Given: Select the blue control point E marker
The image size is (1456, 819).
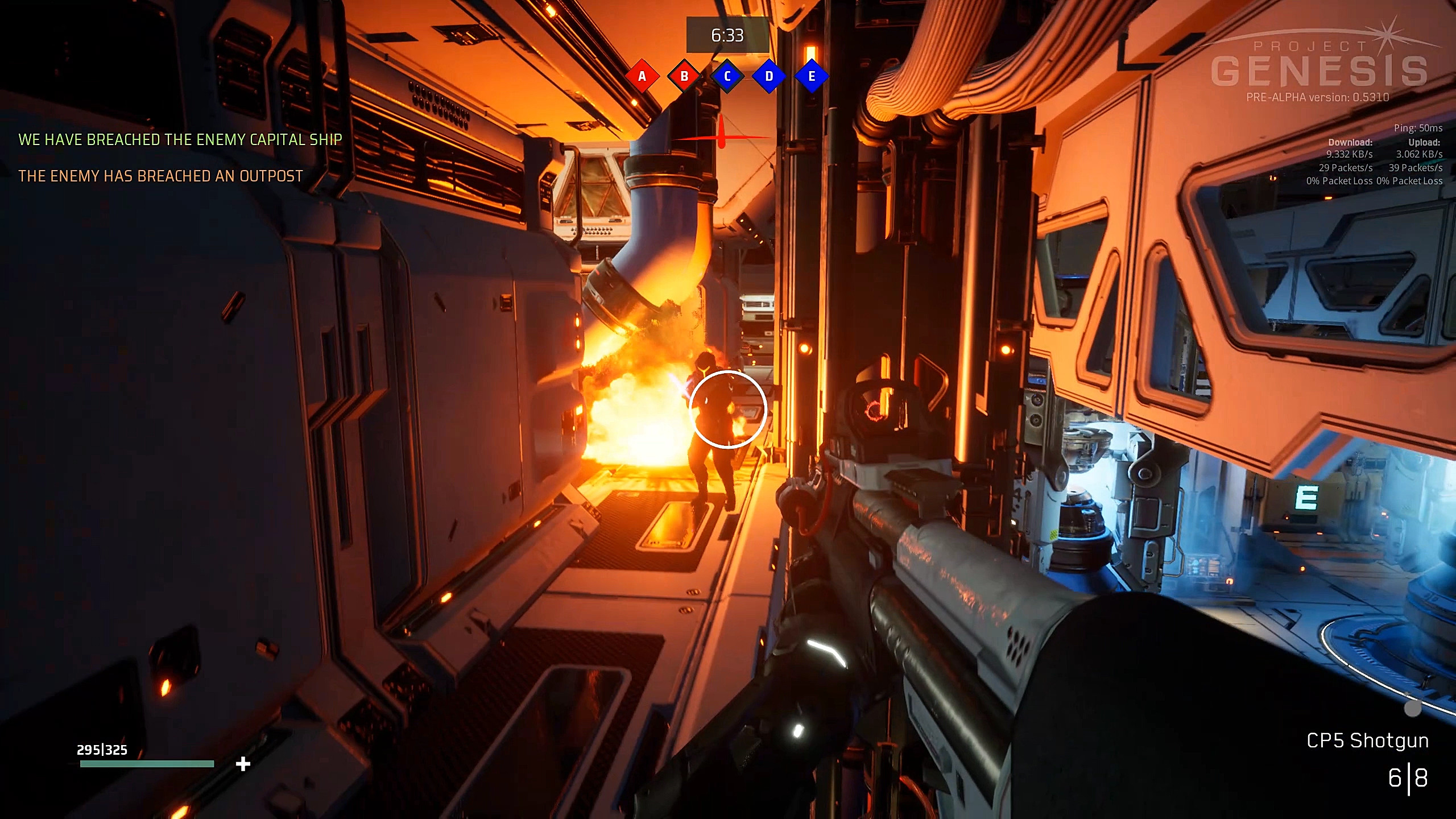Looking at the screenshot, I should click(812, 76).
